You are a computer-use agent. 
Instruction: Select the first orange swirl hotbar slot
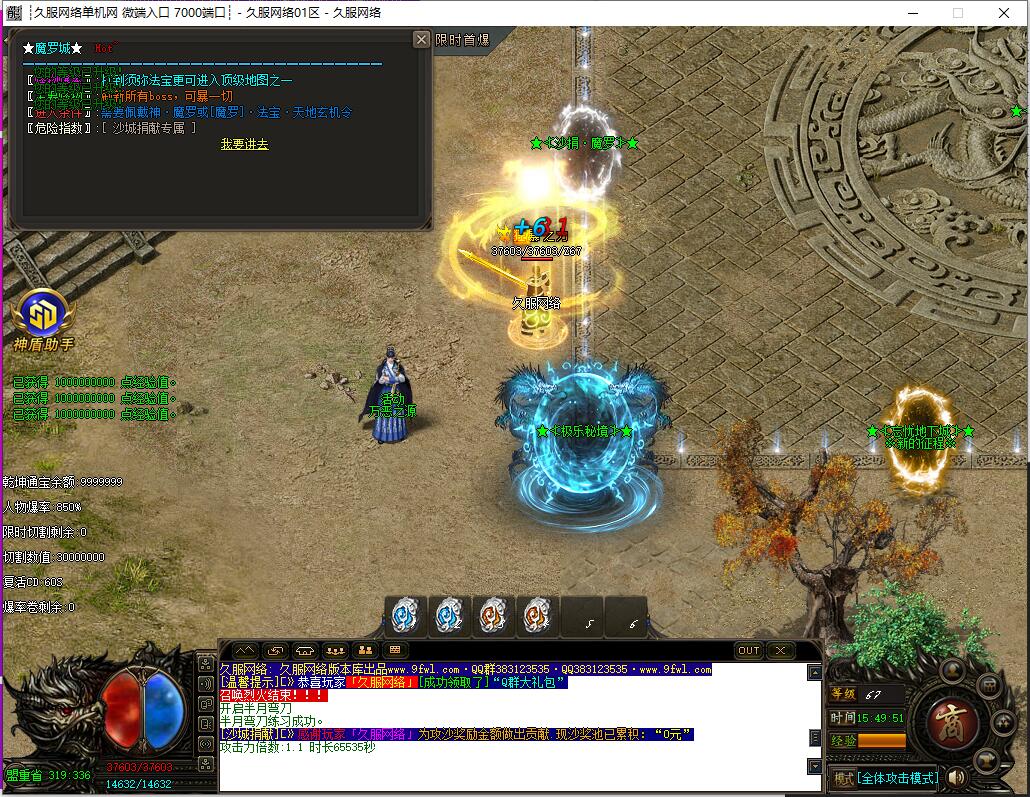tap(493, 615)
